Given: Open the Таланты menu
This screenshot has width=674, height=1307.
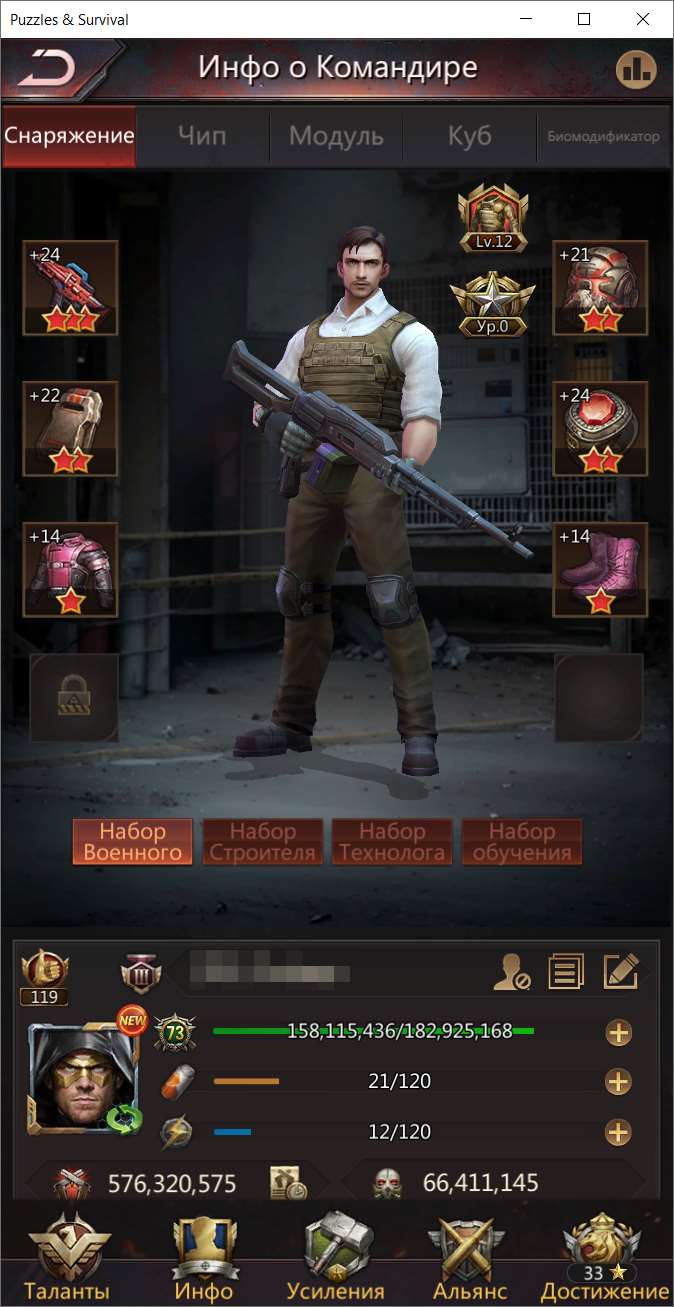Looking at the screenshot, I should tap(69, 1259).
